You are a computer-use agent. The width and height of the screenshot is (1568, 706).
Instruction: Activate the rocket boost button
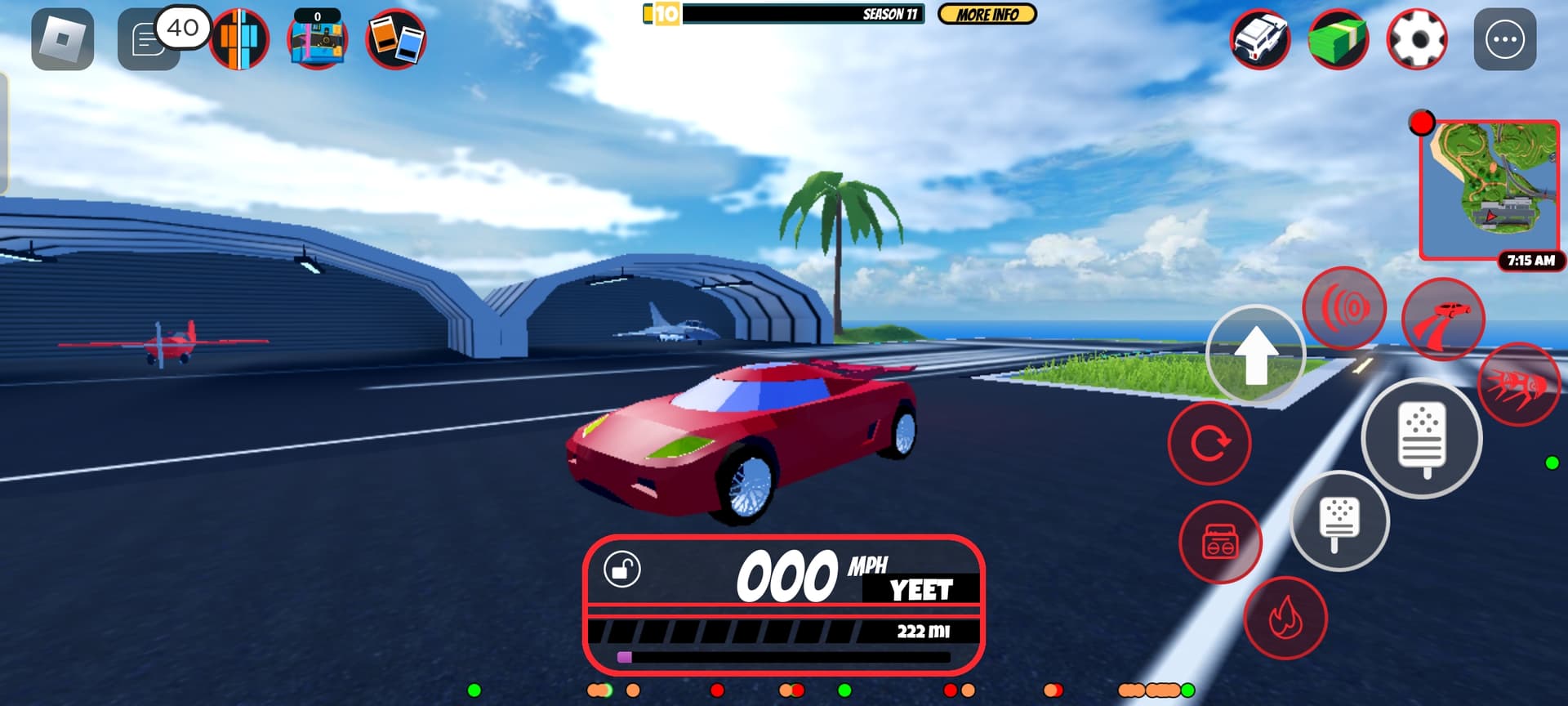1518,384
